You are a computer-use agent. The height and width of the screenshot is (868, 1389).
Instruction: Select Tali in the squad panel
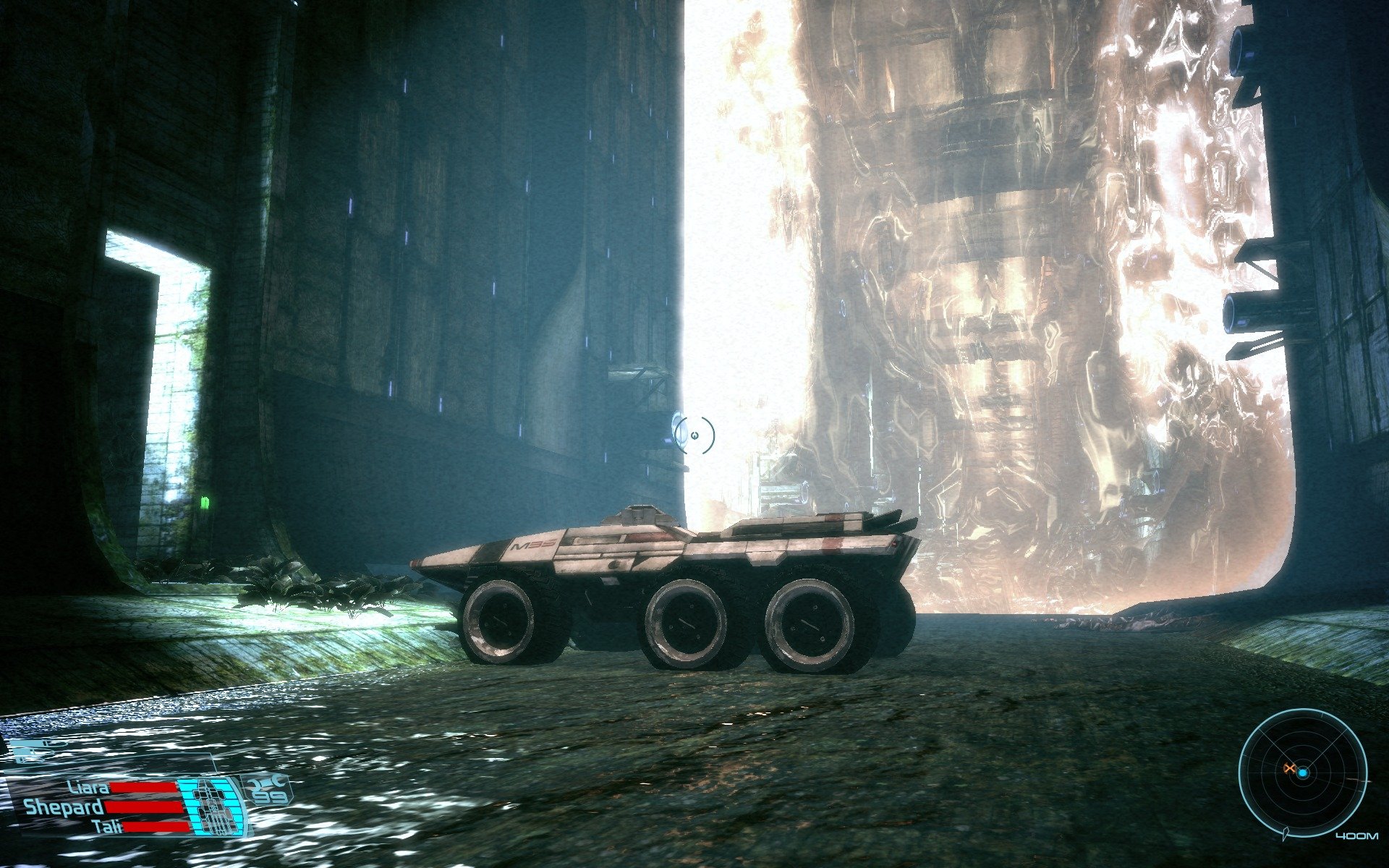click(107, 826)
